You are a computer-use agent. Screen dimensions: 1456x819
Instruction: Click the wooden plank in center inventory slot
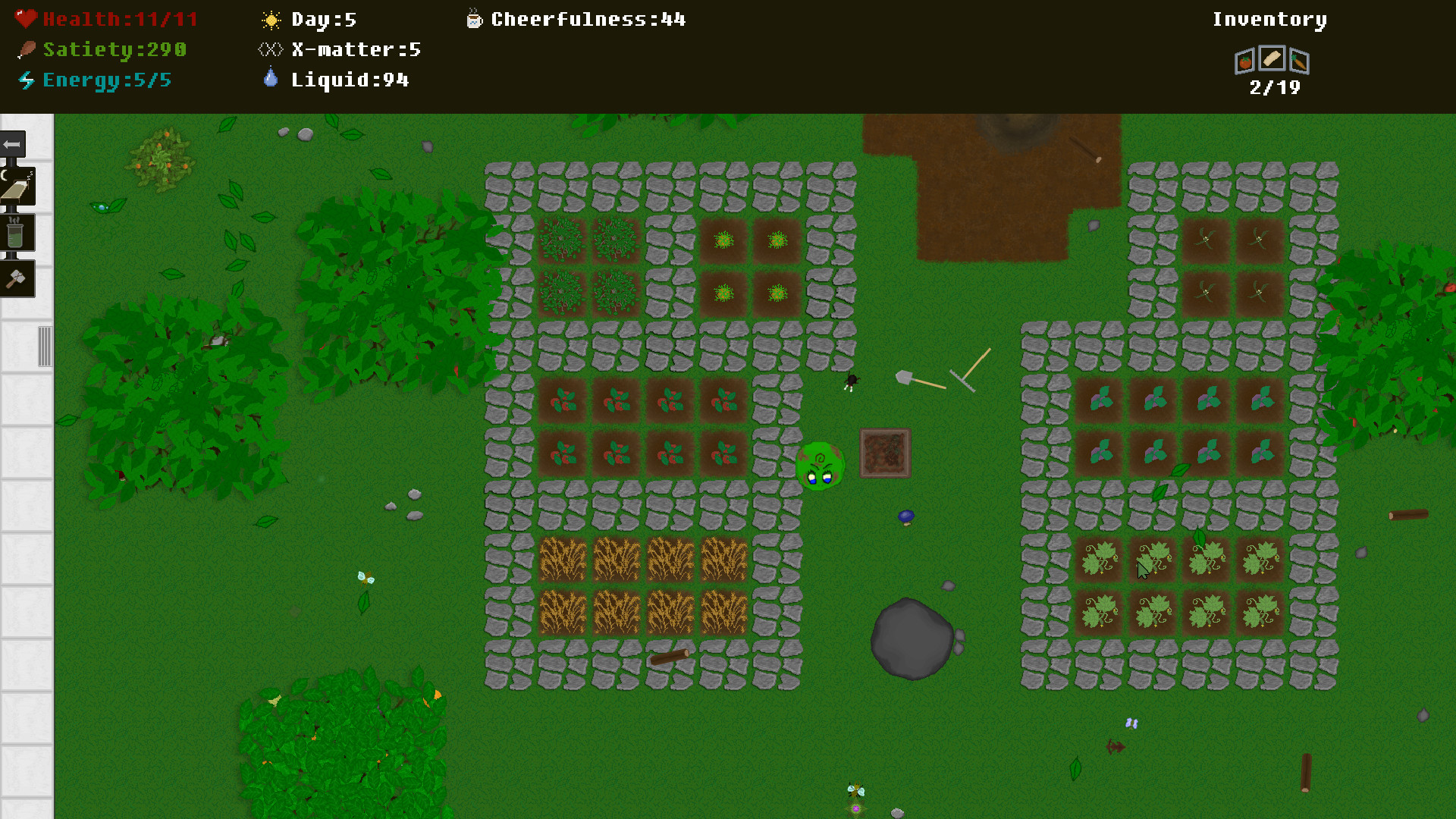(1271, 58)
